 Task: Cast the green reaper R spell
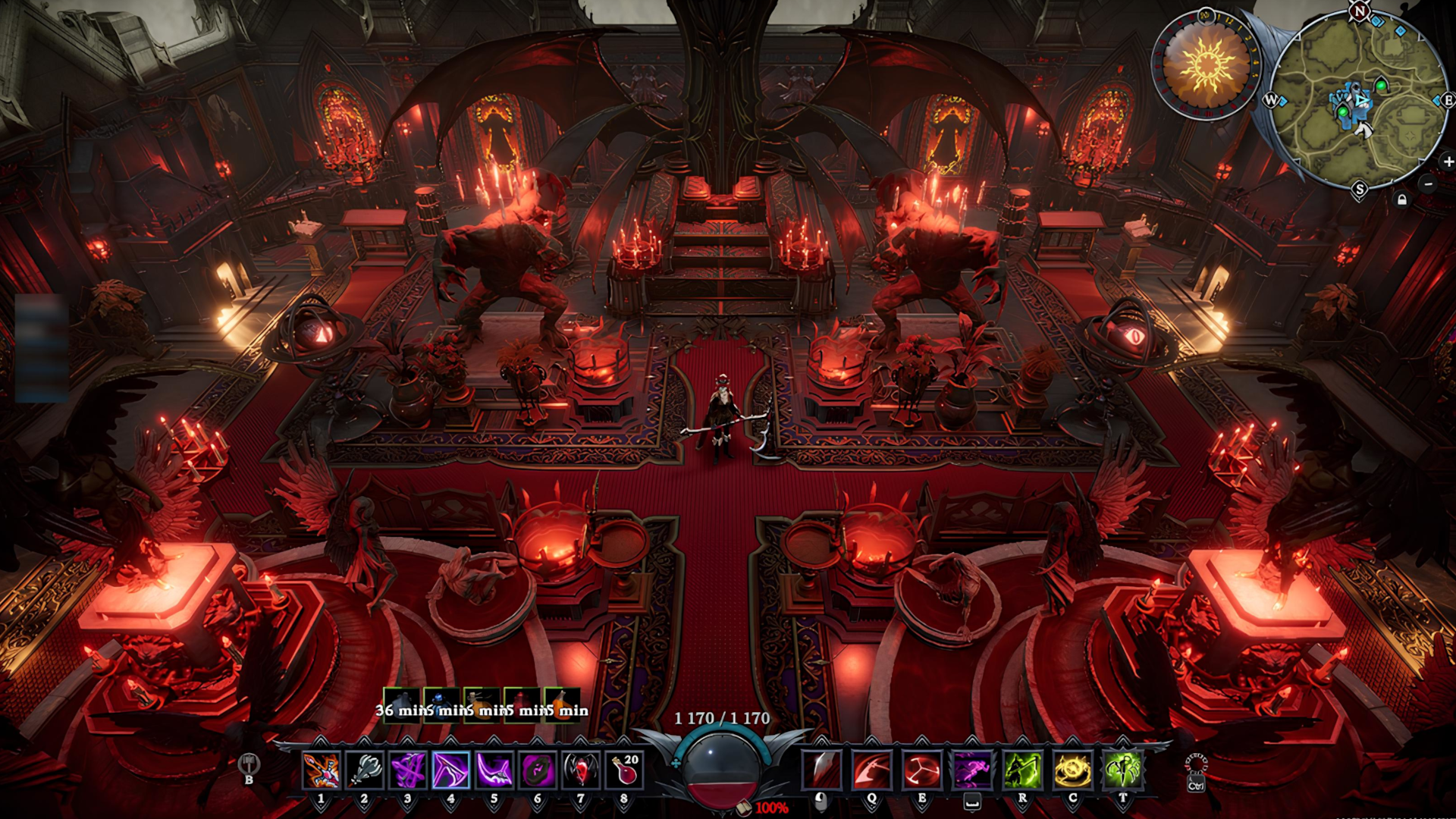pos(1022,770)
